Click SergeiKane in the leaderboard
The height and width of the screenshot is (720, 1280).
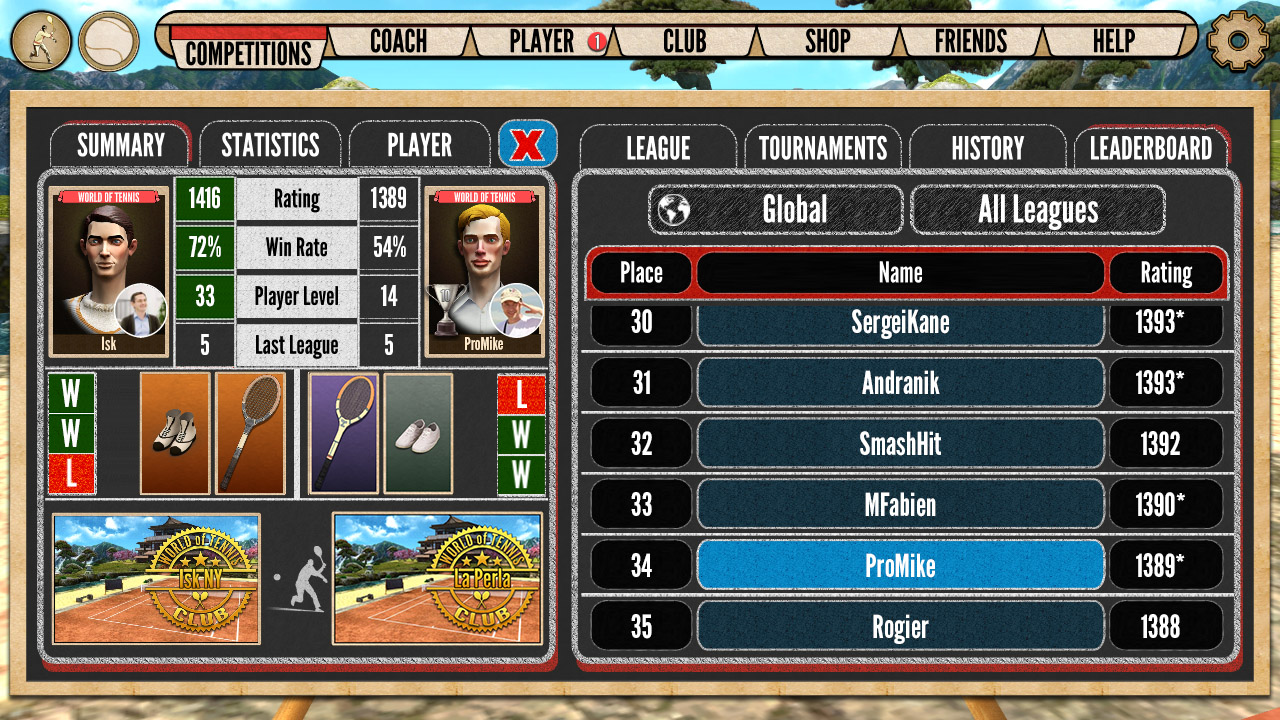pos(900,323)
